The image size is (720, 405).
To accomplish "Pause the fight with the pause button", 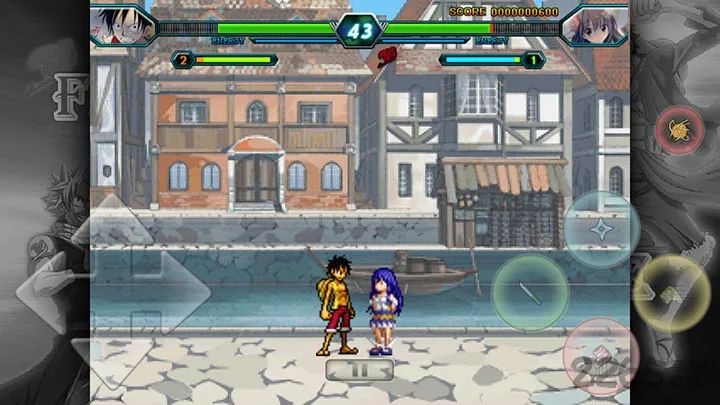I will 359,370.
